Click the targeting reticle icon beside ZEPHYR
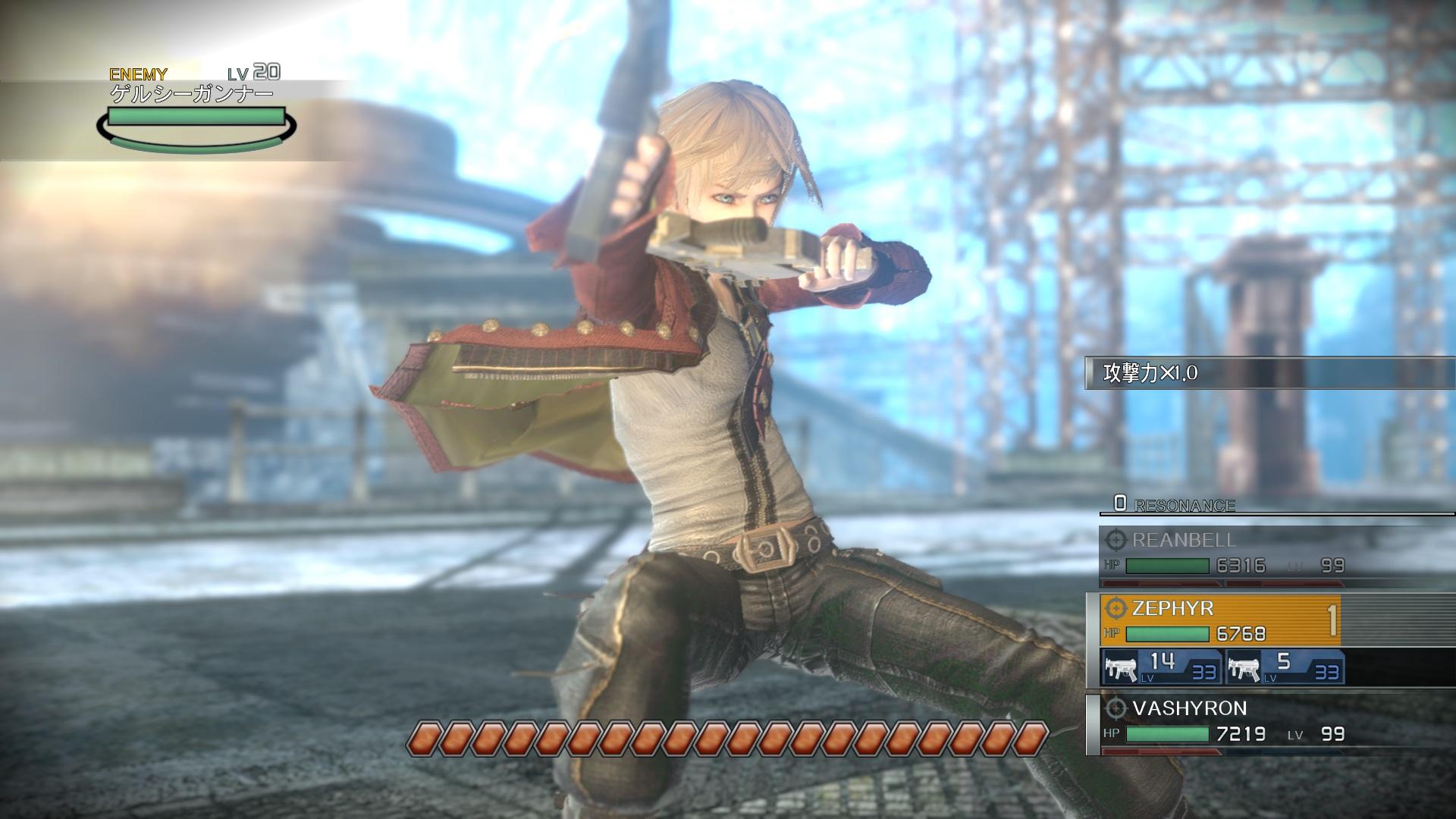 [x=1116, y=609]
